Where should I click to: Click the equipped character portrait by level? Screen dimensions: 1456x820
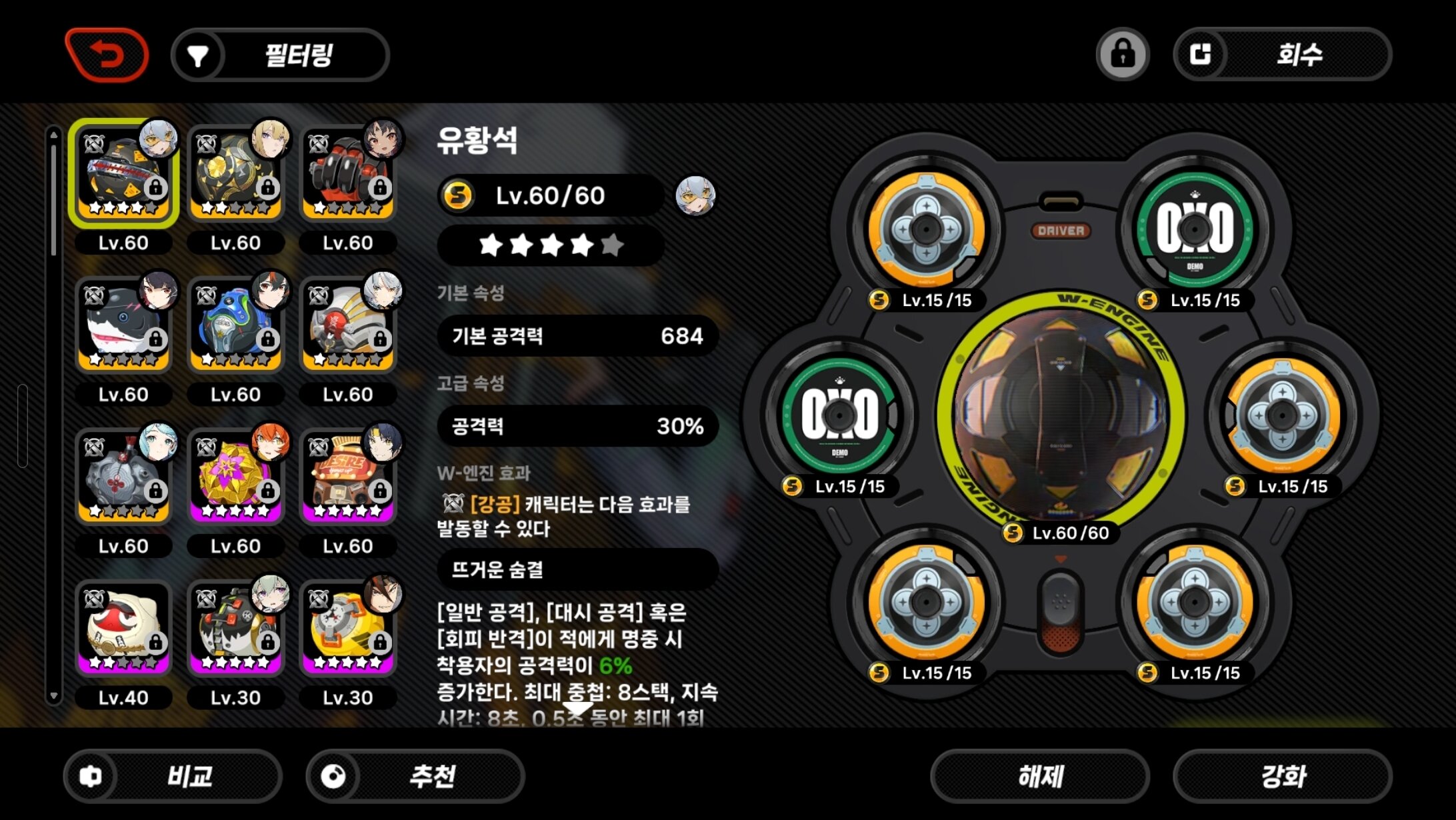click(x=695, y=196)
